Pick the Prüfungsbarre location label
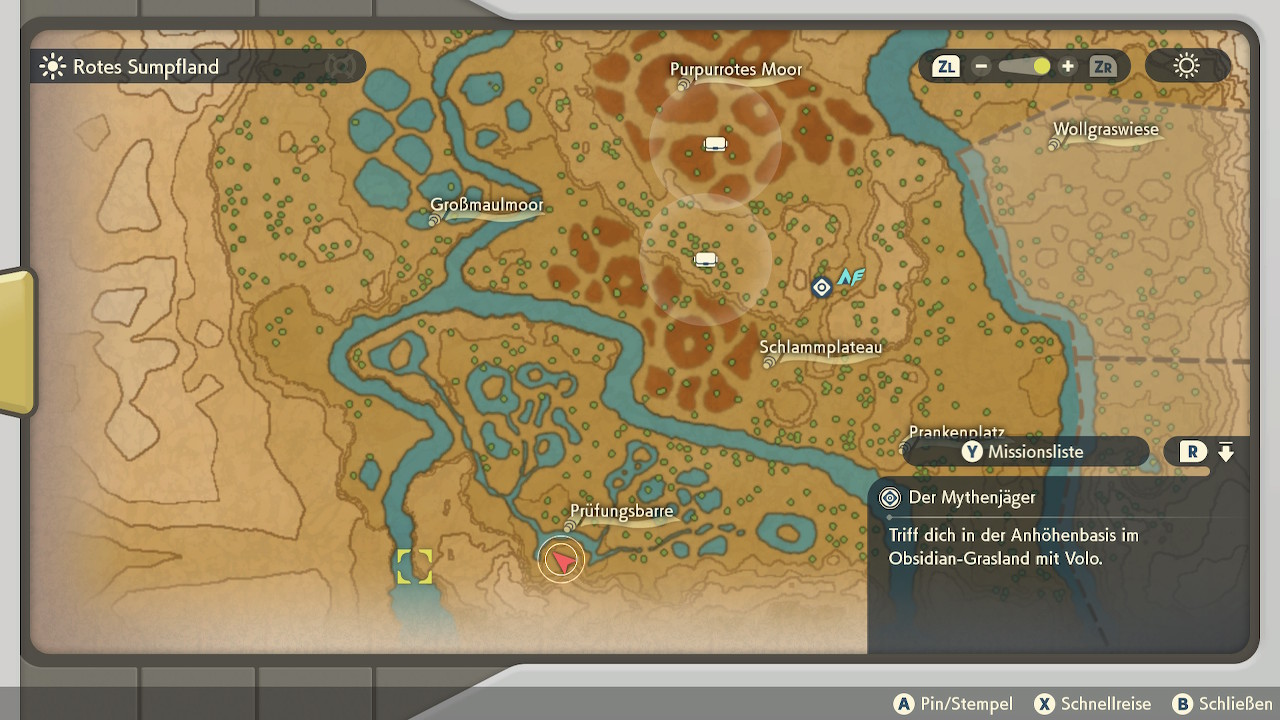Image resolution: width=1280 pixels, height=720 pixels. click(x=622, y=513)
